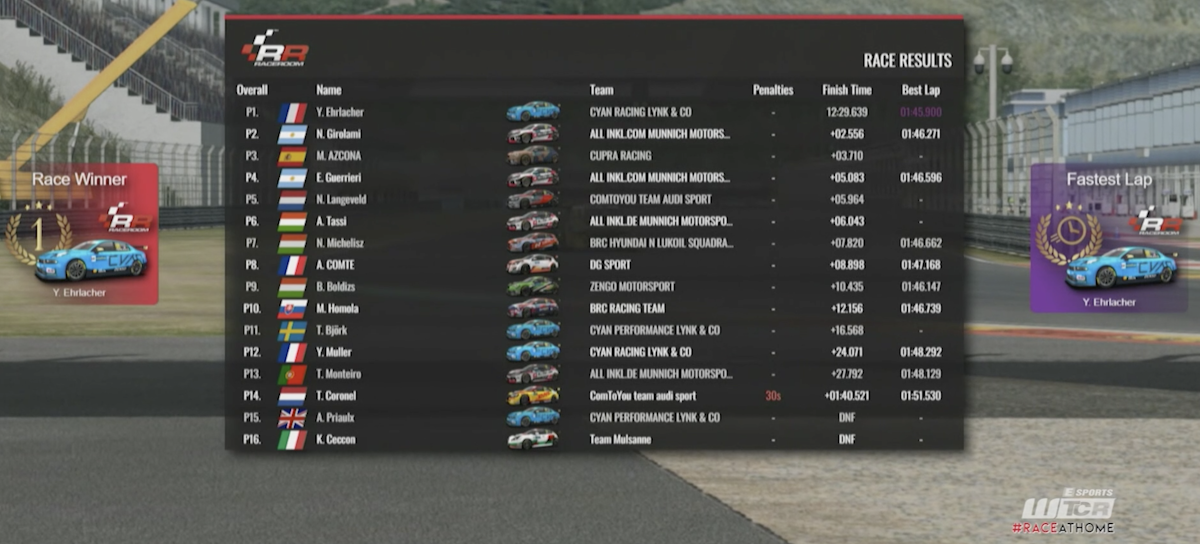Select M. Homola's result row

(594, 308)
